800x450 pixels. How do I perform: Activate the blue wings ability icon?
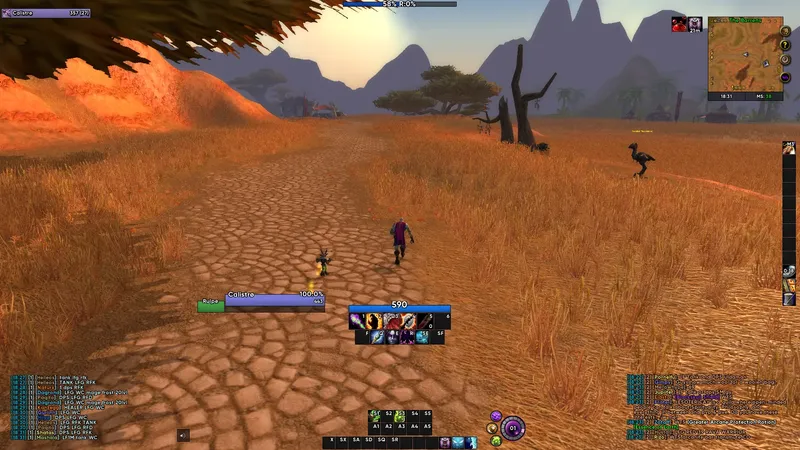click(x=457, y=442)
